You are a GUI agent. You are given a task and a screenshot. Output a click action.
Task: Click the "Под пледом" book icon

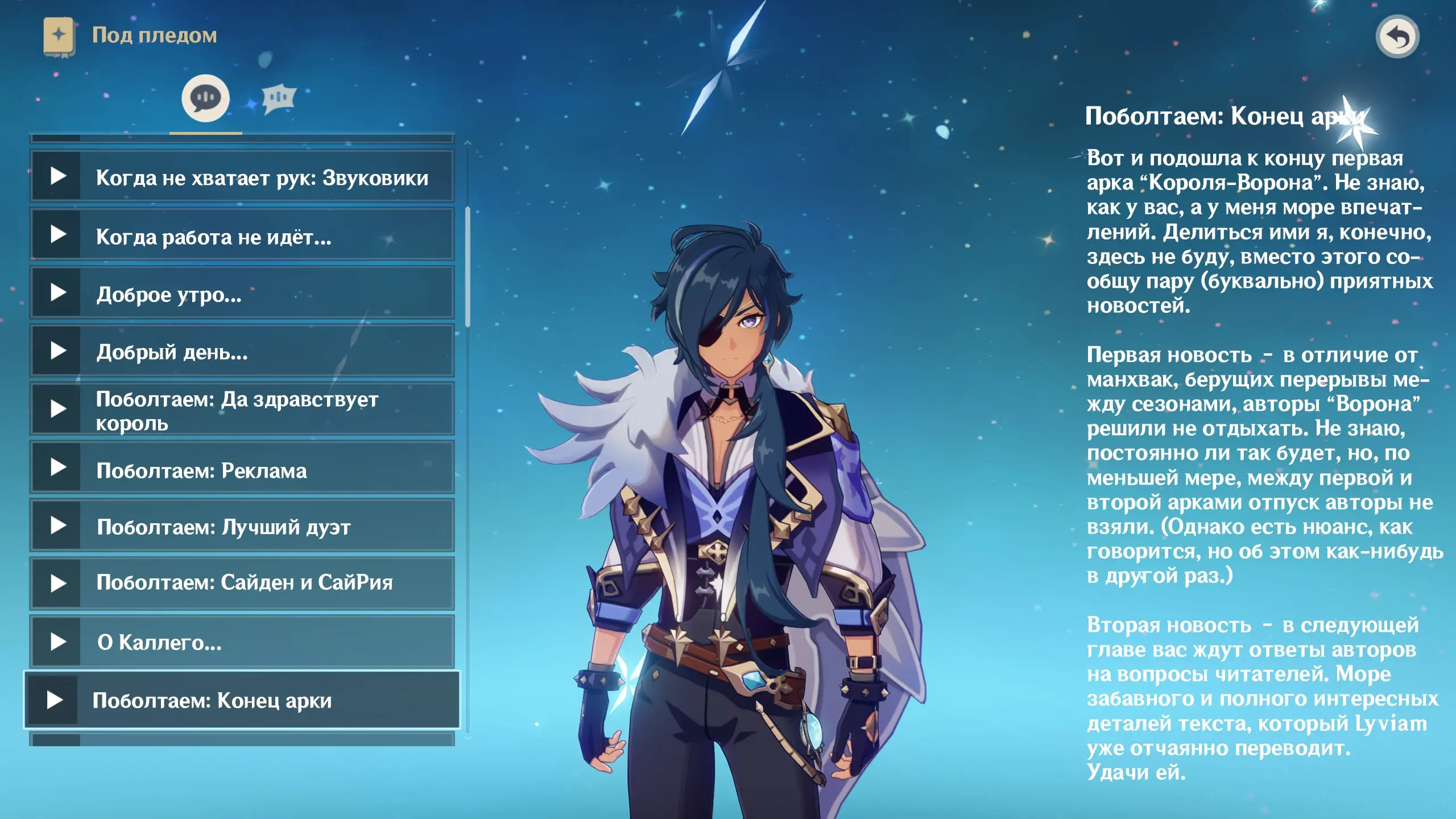click(x=59, y=36)
